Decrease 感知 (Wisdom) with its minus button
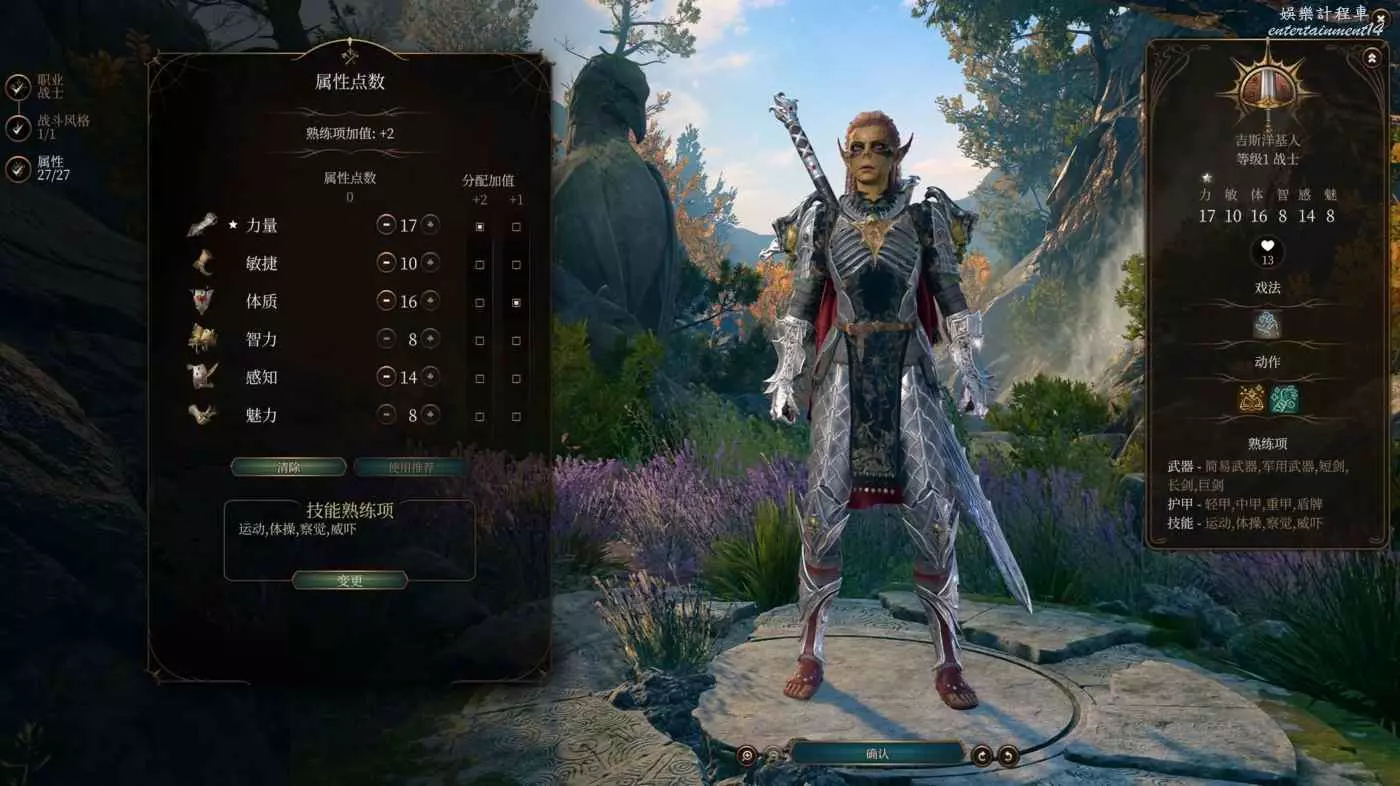 click(x=386, y=377)
